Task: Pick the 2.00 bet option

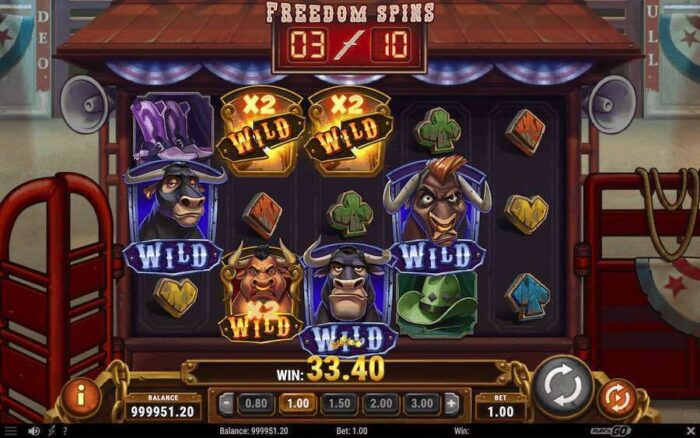Action: pos(383,404)
